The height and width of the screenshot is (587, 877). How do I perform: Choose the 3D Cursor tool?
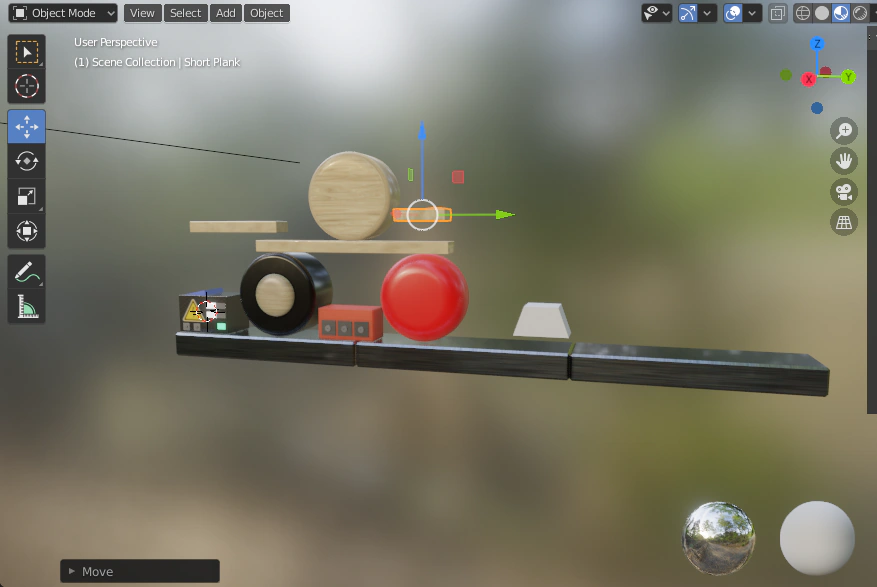(27, 87)
